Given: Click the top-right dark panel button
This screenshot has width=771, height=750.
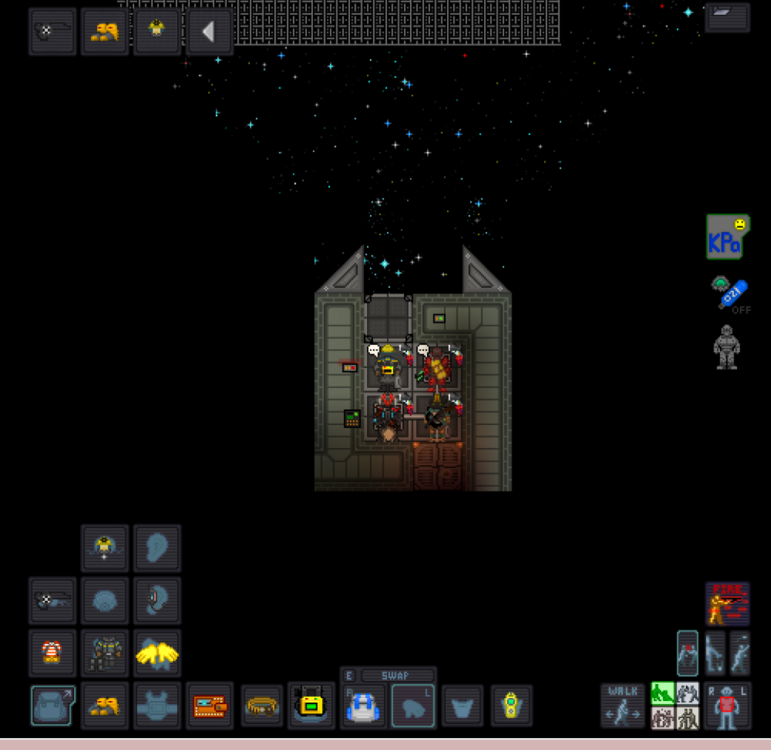Looking at the screenshot, I should [726, 16].
